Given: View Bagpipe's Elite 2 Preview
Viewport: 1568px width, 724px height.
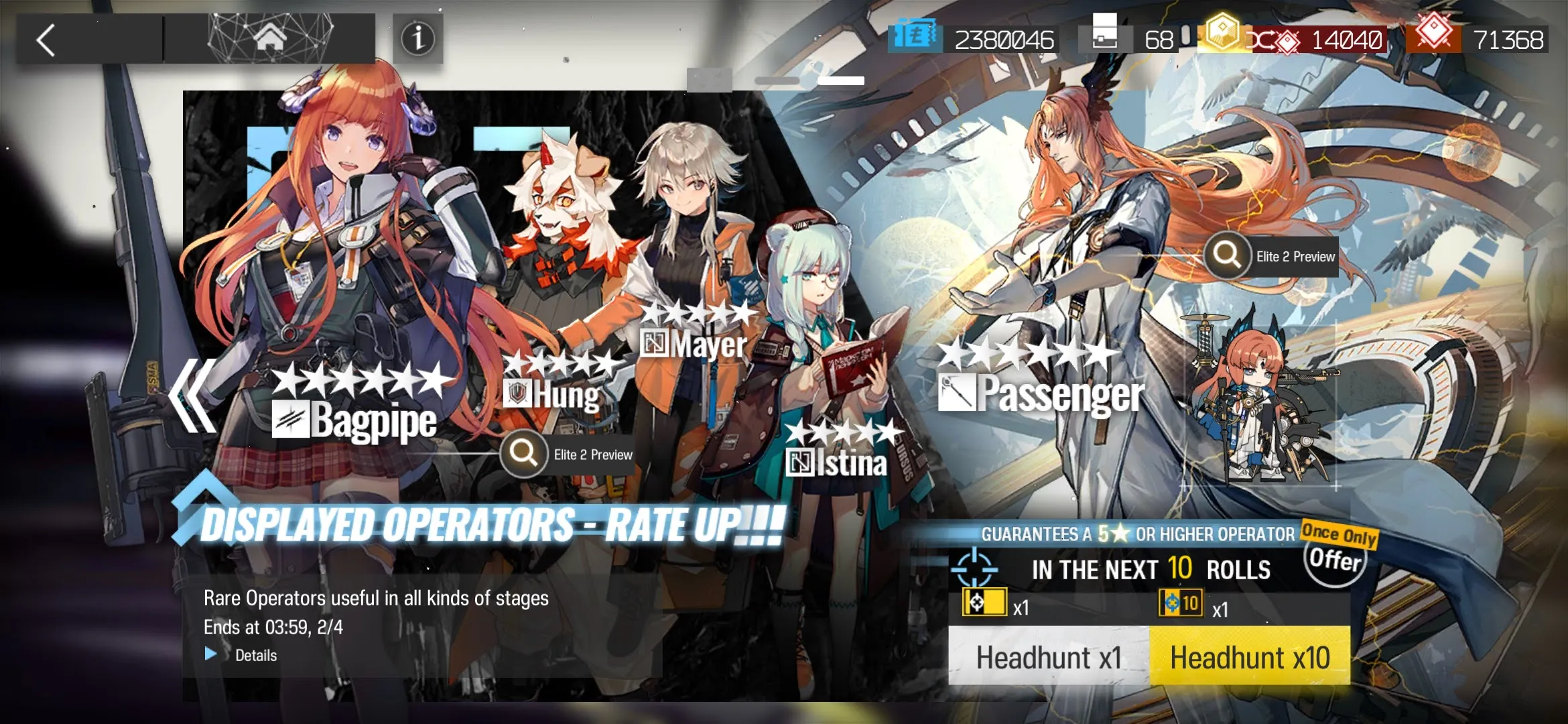Looking at the screenshot, I should coord(570,455).
